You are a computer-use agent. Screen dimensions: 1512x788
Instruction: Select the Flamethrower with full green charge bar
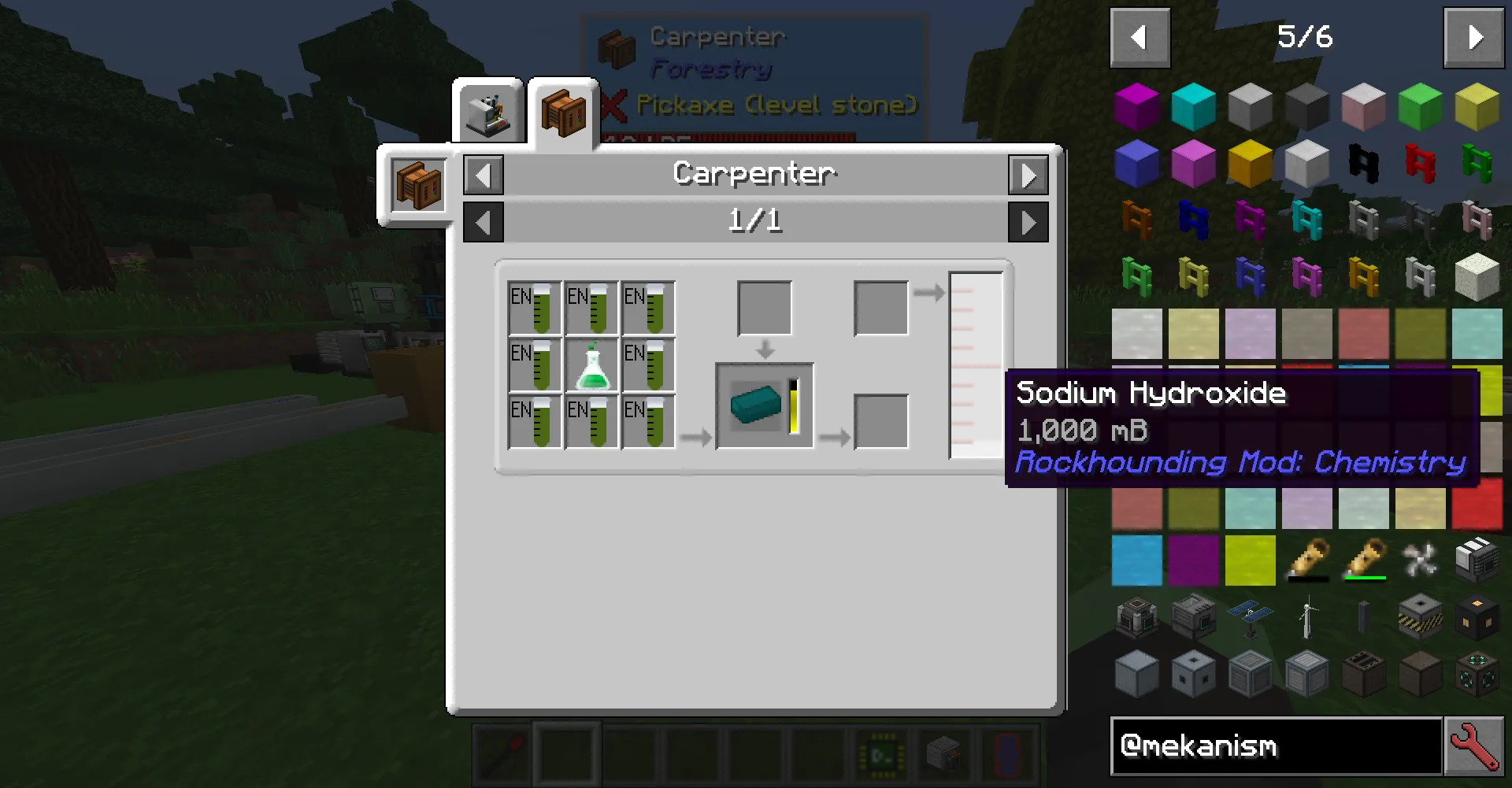pos(1364,560)
